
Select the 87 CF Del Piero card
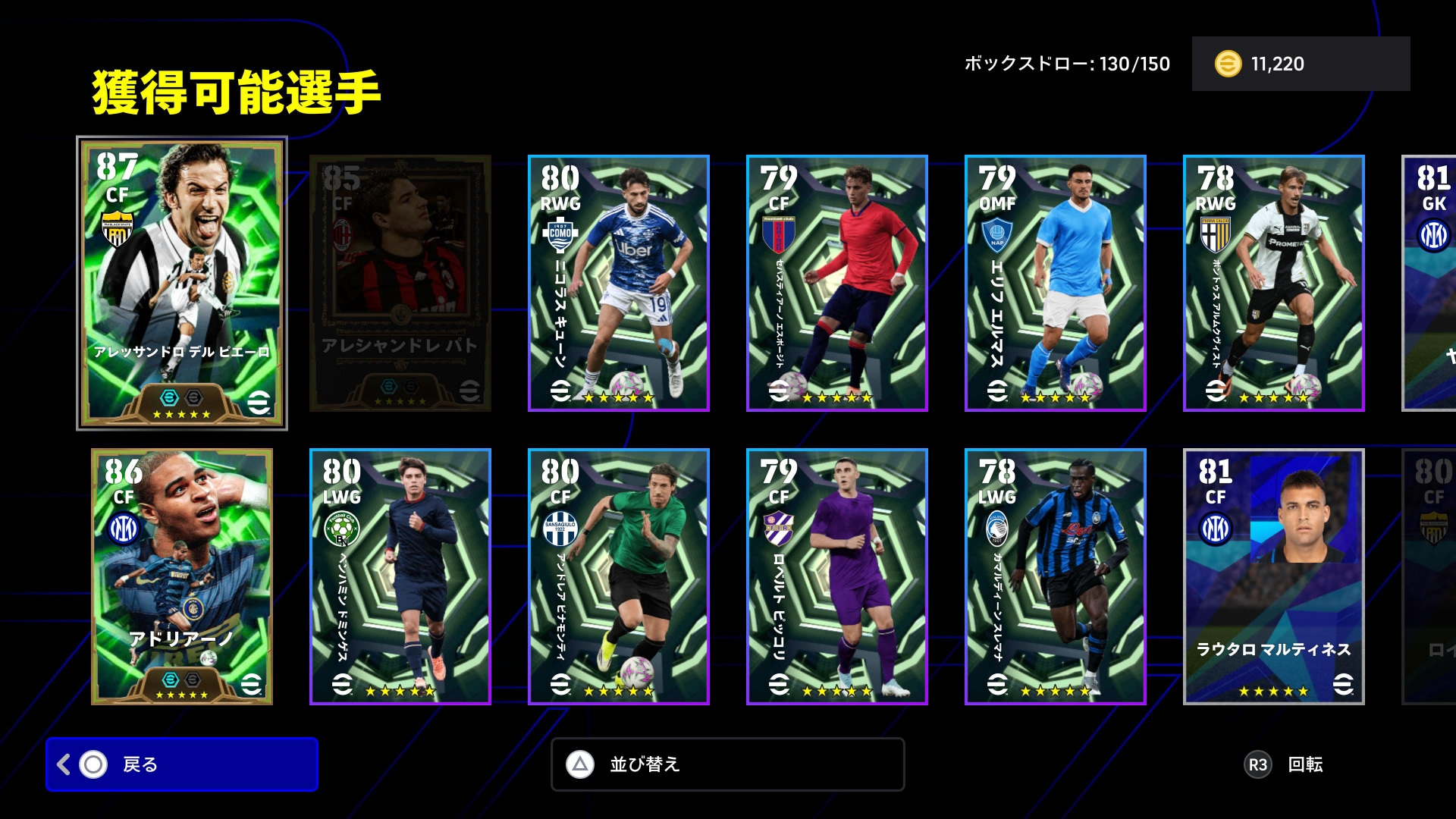point(182,283)
